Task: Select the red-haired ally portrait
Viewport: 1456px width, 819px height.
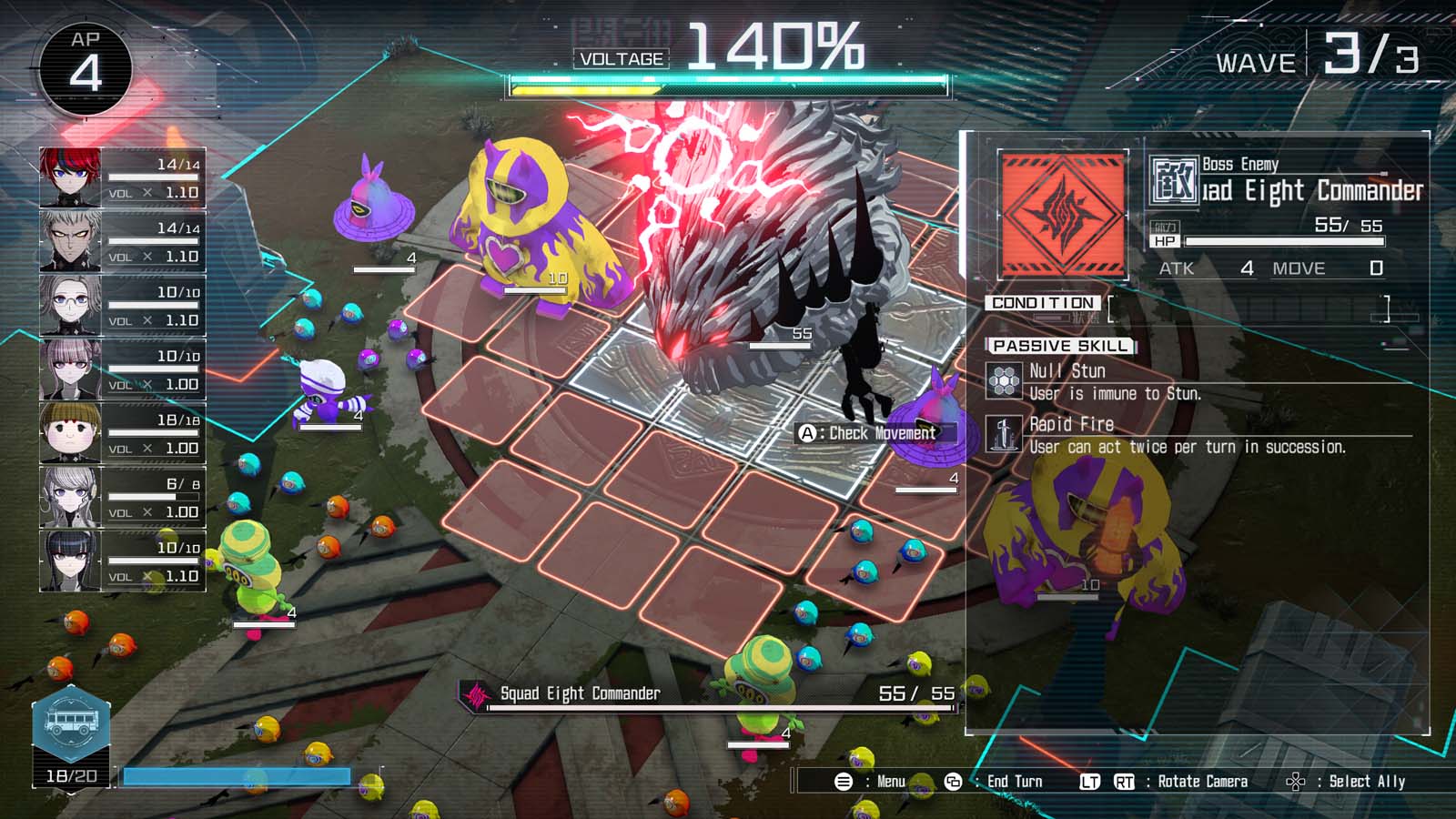Action: coord(71,177)
